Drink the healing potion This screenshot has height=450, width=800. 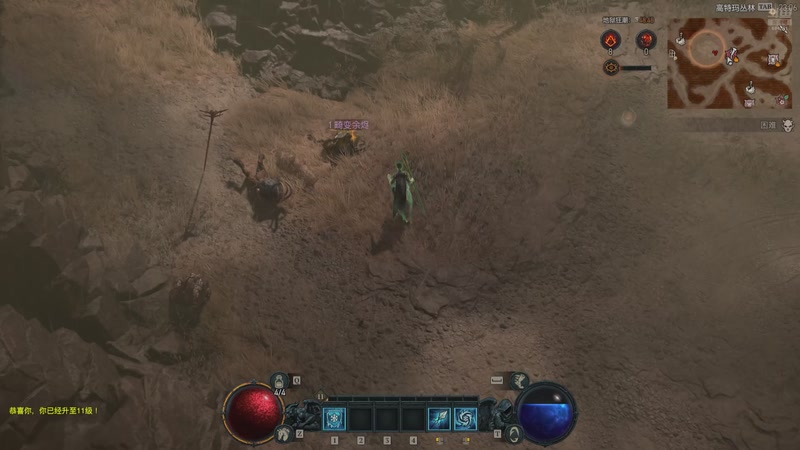[280, 381]
